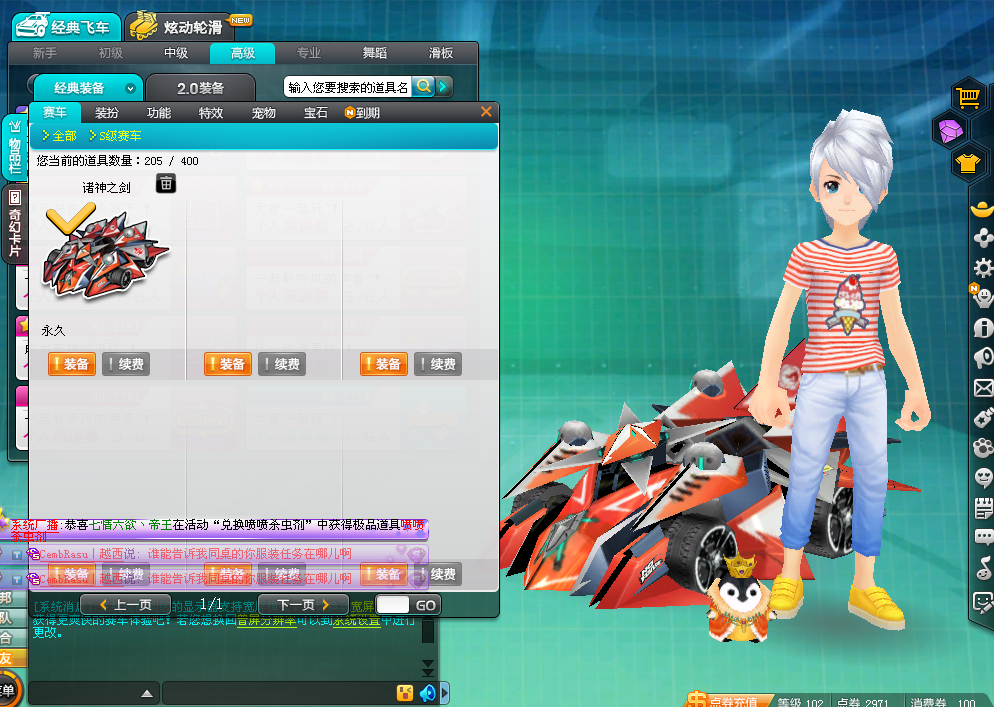Choose the 舞蹈 channel tab
This screenshot has height=707, width=994.
click(x=374, y=53)
